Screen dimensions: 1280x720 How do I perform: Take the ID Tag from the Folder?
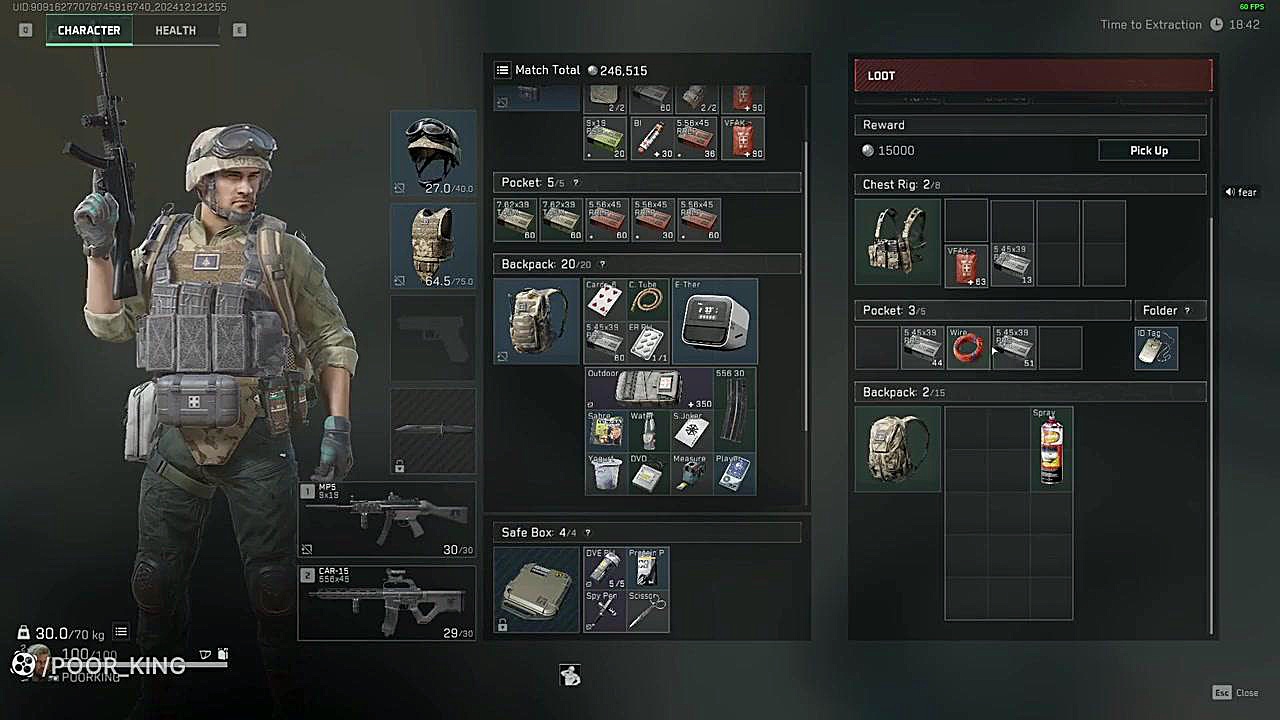(1156, 348)
